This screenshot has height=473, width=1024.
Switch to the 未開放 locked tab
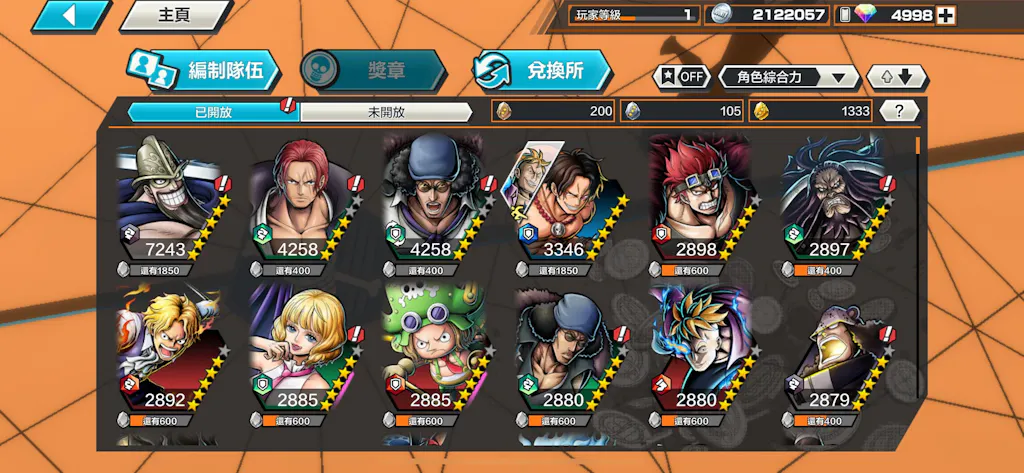tap(386, 112)
